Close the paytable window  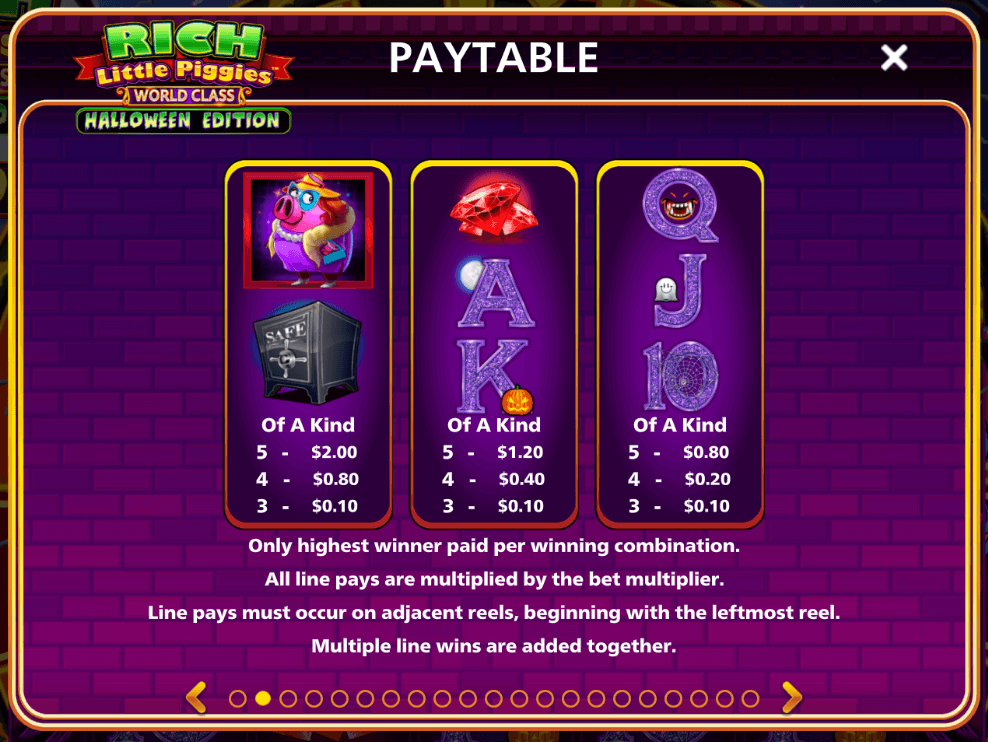click(x=893, y=58)
